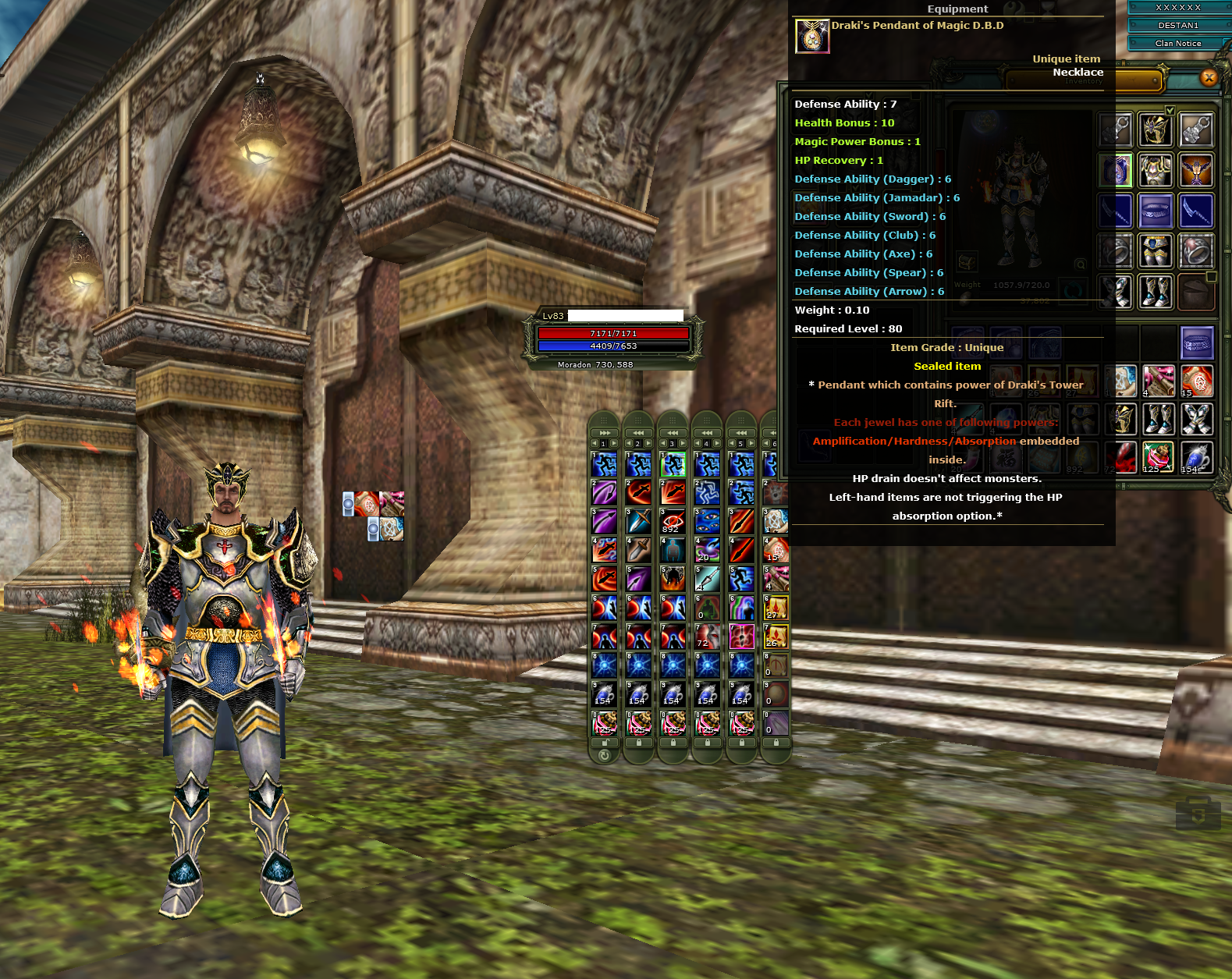Select the crossed gauntlets in inventory

(1196, 420)
